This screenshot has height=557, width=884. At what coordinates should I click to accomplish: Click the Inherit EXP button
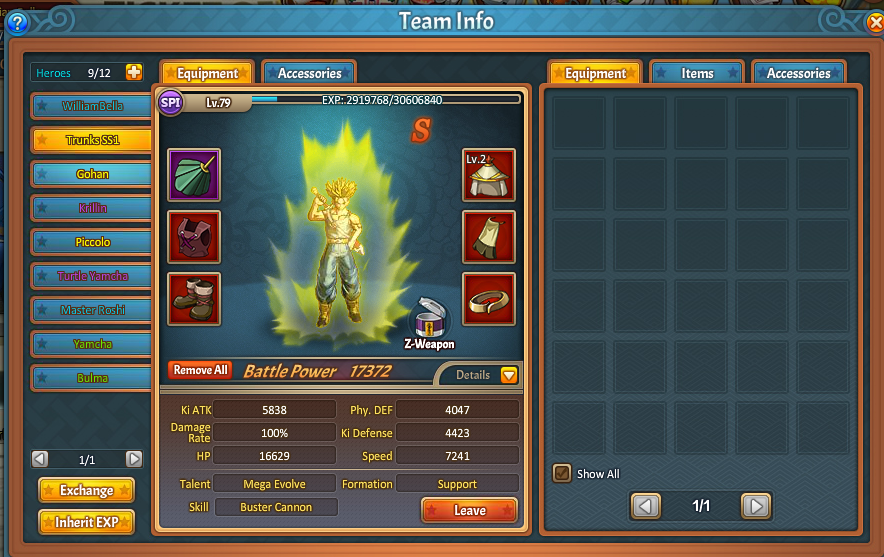(86, 522)
